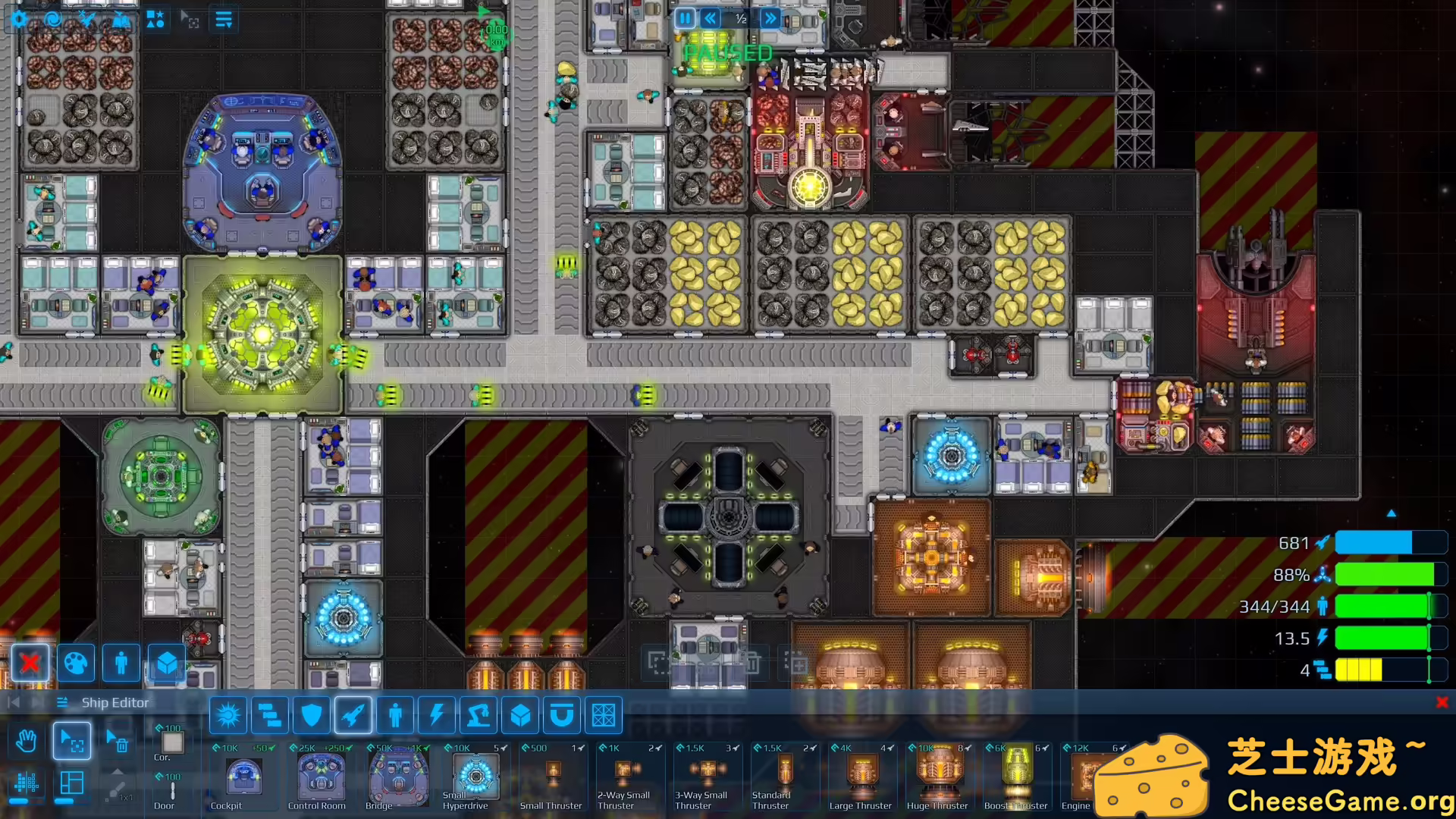Image resolution: width=1456 pixels, height=819 pixels.
Task: Open the robotic arm facilities category
Action: (477, 714)
